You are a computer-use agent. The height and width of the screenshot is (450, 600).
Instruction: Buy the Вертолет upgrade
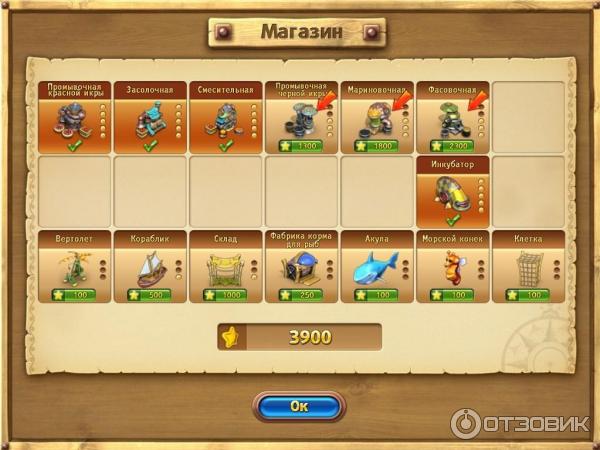coord(75,268)
